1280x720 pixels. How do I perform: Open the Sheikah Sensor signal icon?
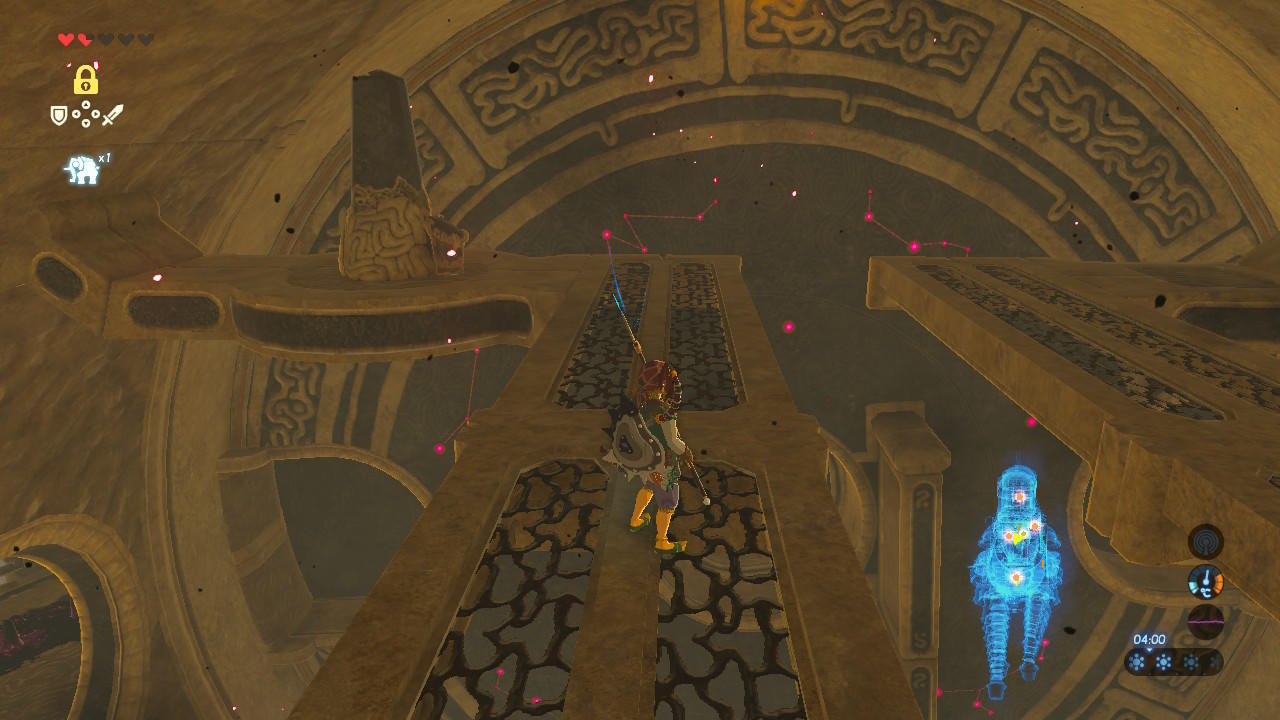1205,542
